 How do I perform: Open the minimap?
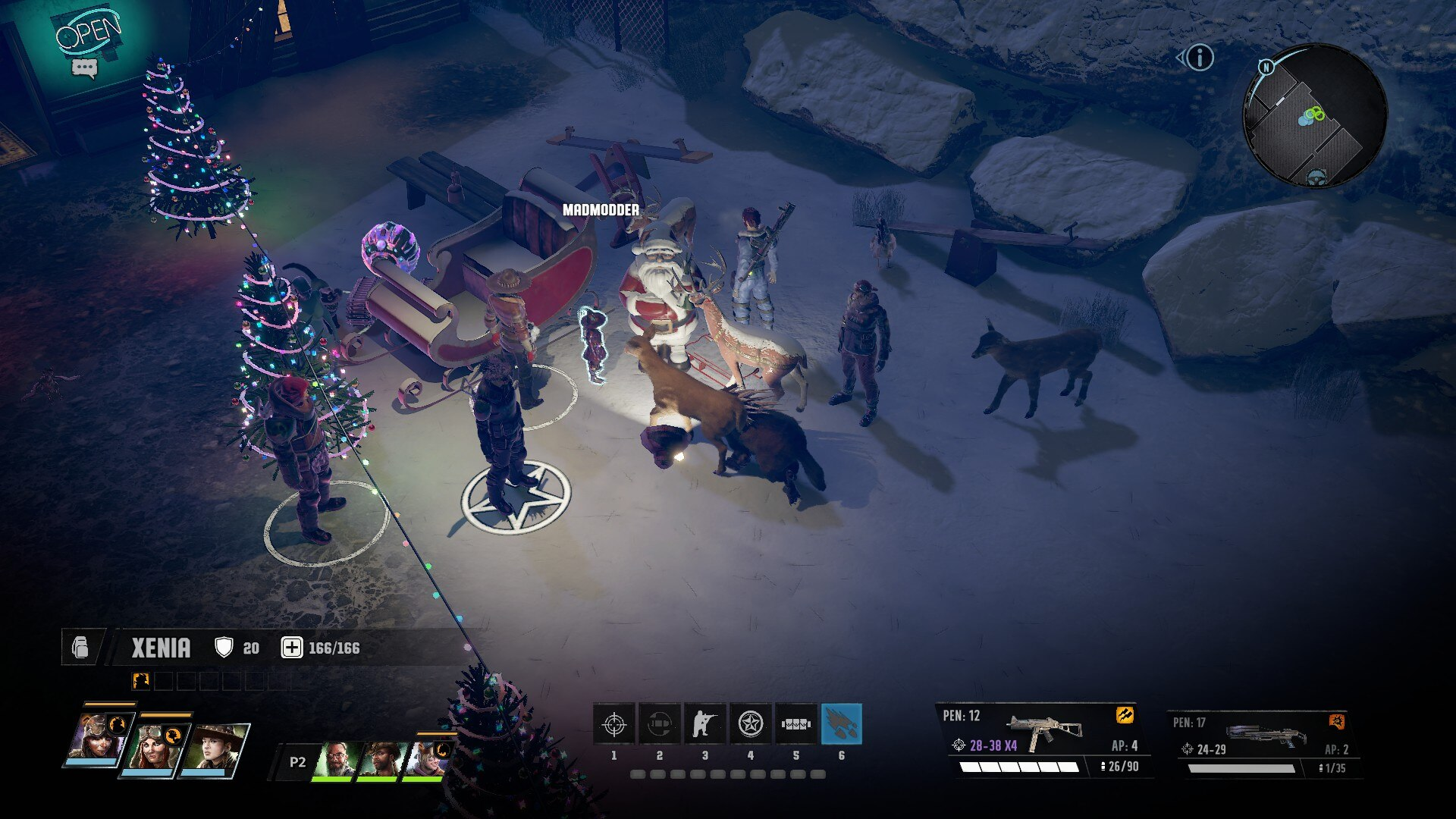pos(1314,115)
